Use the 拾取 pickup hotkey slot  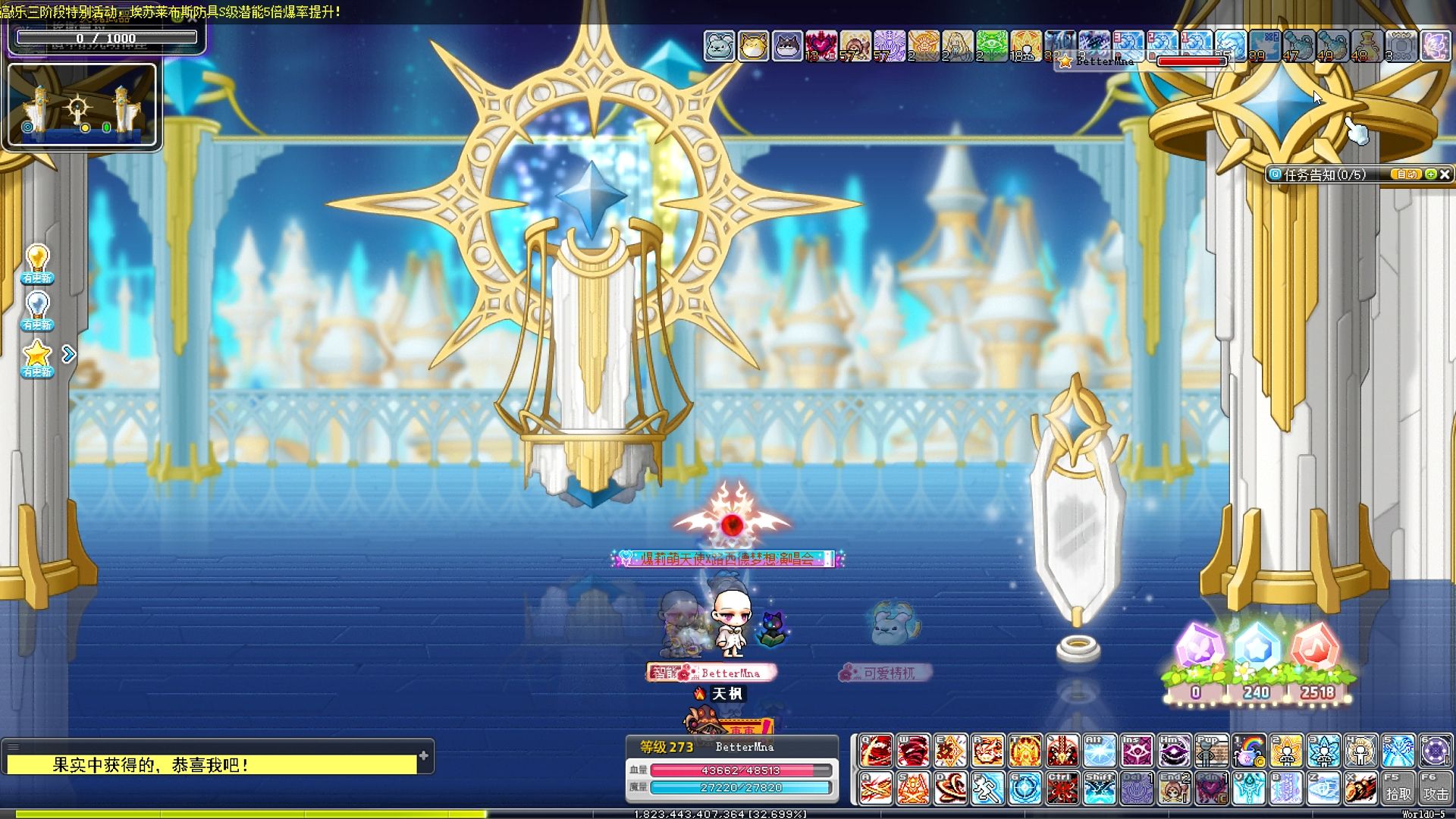(1398, 789)
